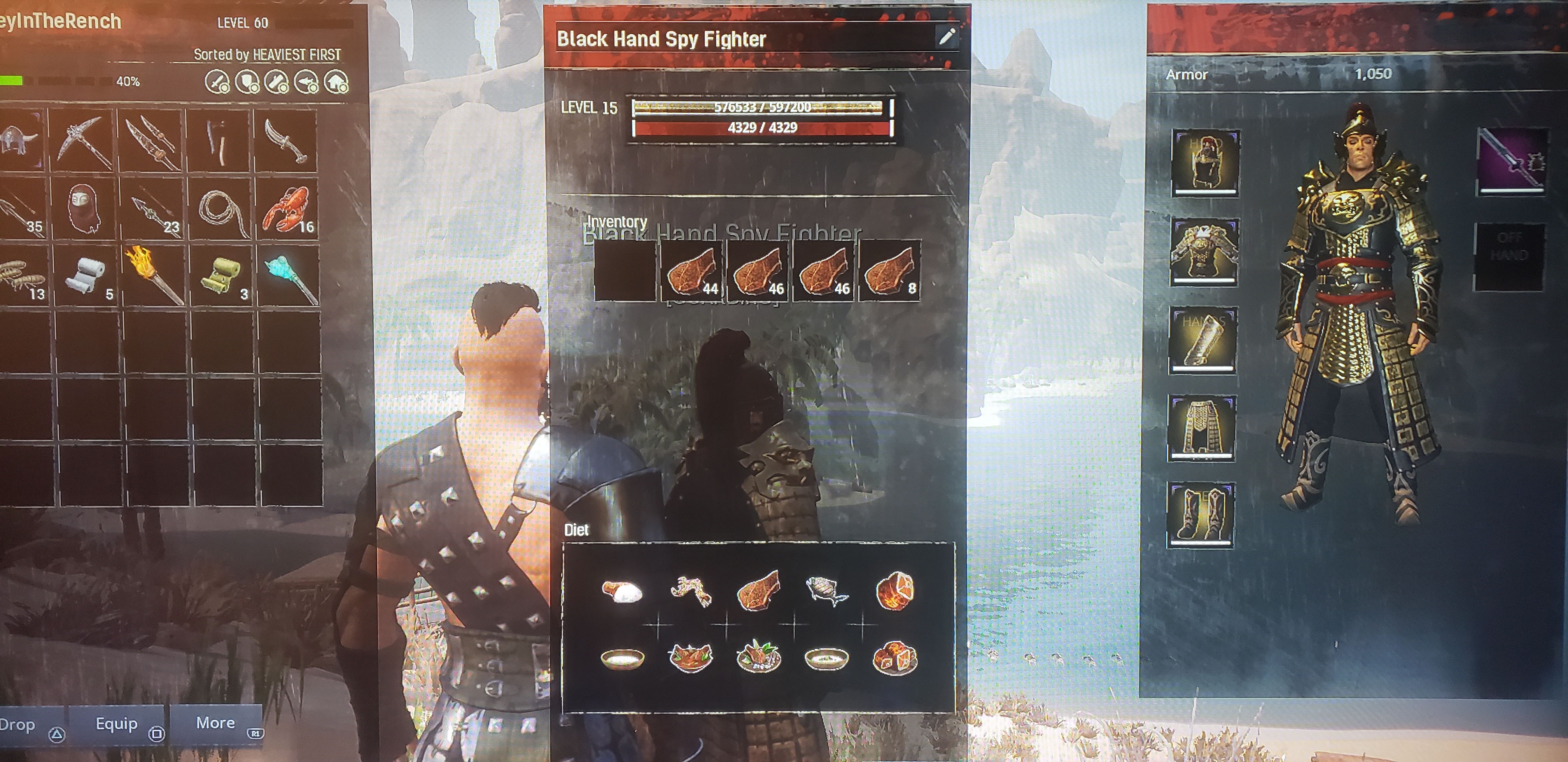Select the thrall's equipped purple weapon slot
Screen dimensions: 1568x762
click(x=1510, y=161)
